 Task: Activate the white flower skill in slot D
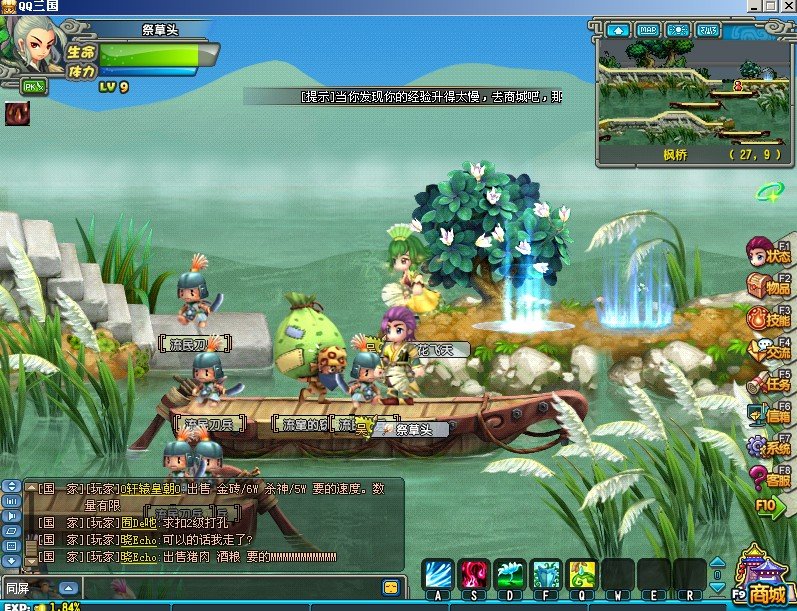(510, 574)
